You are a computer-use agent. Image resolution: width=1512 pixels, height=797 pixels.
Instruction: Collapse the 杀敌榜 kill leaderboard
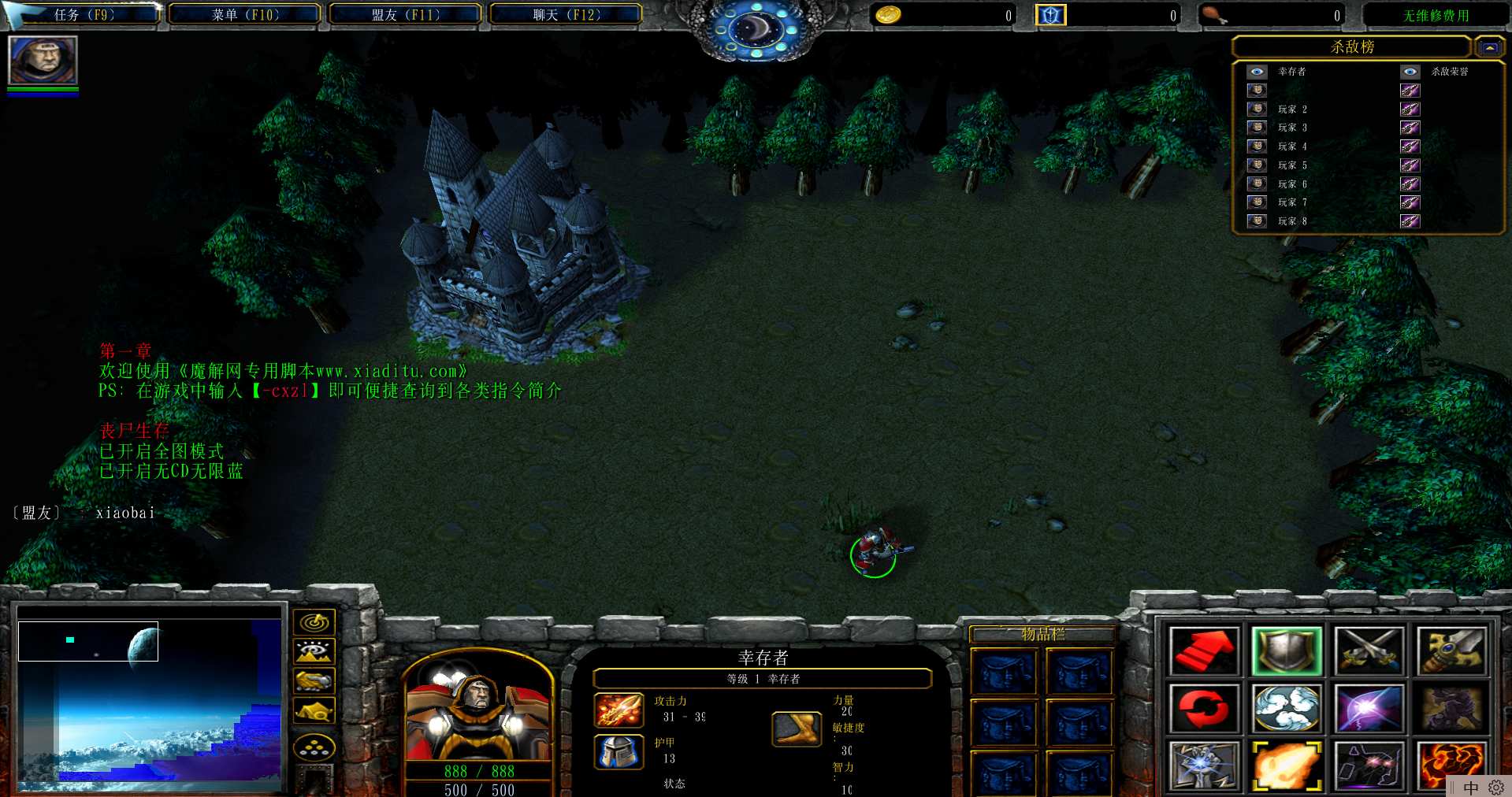coord(1488,47)
